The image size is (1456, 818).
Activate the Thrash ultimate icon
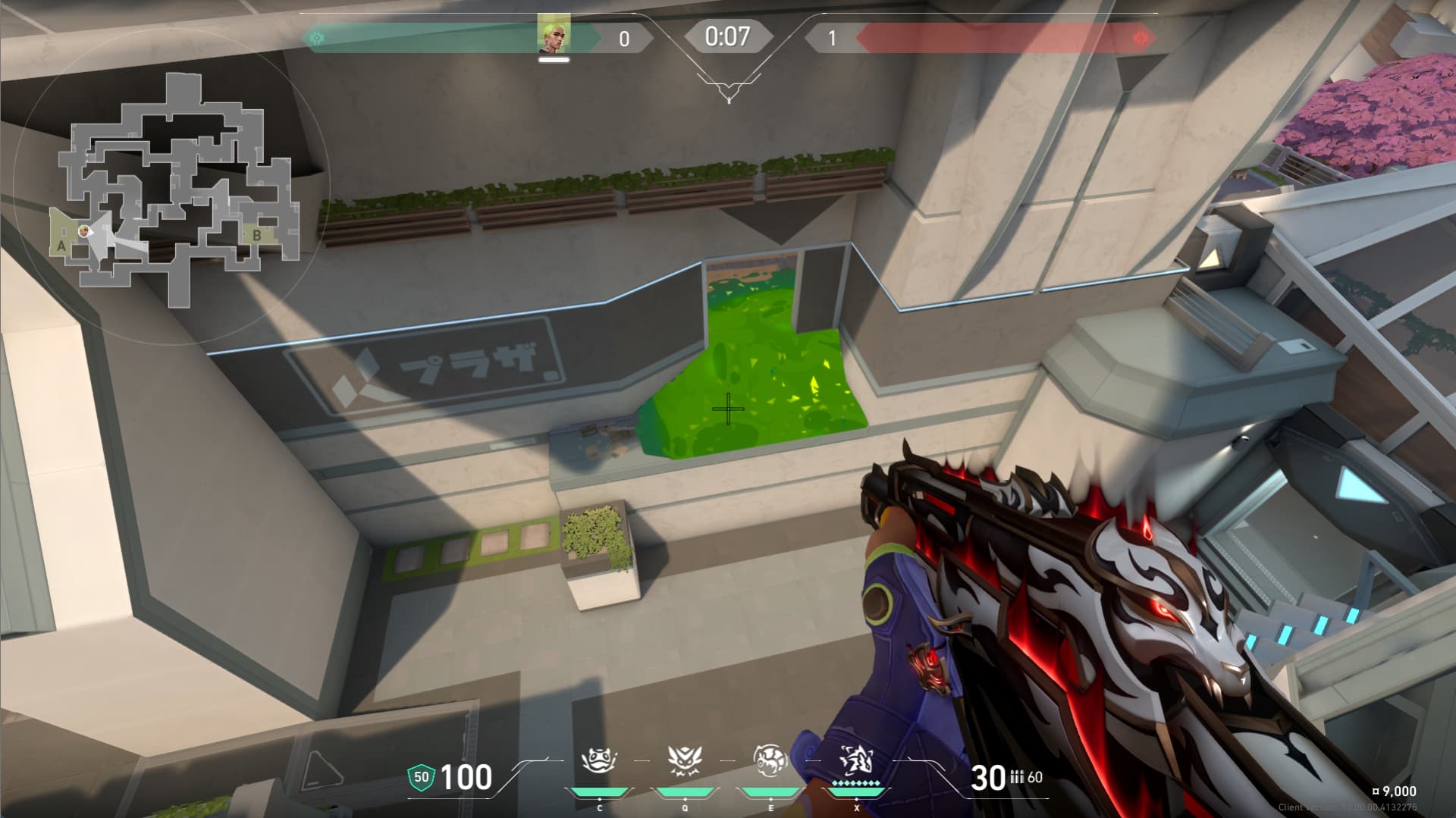856,760
